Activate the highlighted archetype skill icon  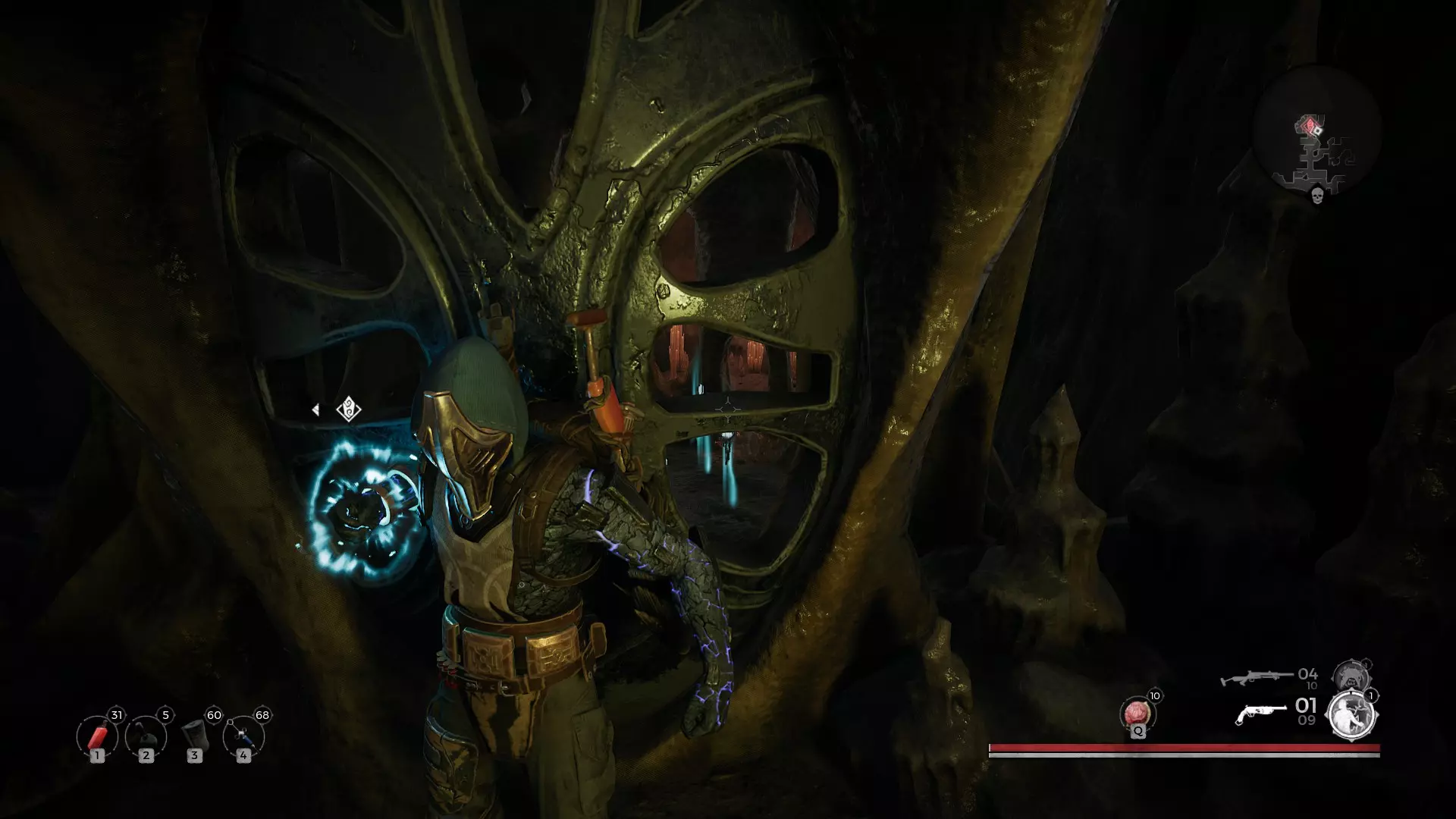[1351, 714]
